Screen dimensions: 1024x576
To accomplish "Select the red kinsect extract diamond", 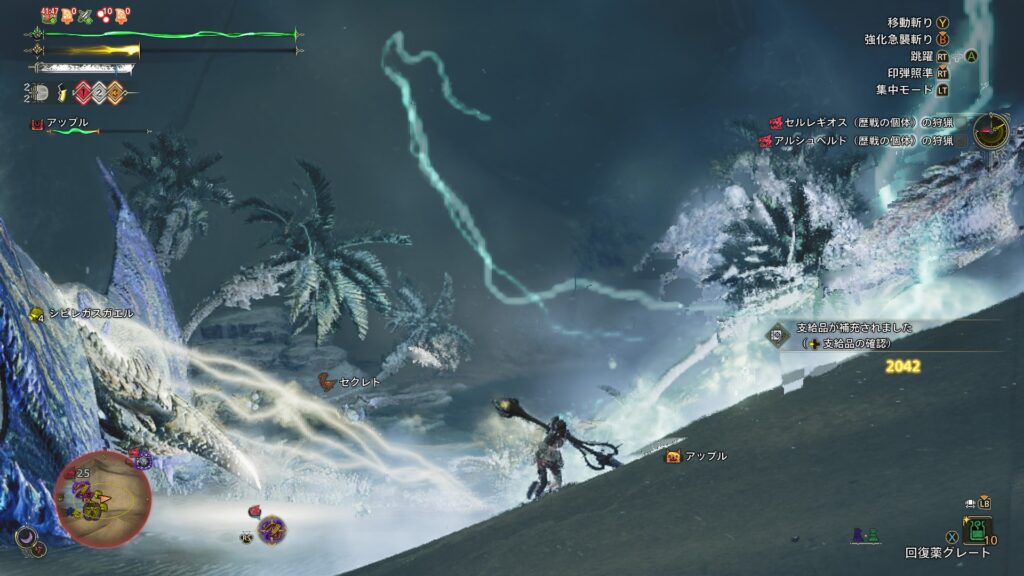I will [x=83, y=93].
